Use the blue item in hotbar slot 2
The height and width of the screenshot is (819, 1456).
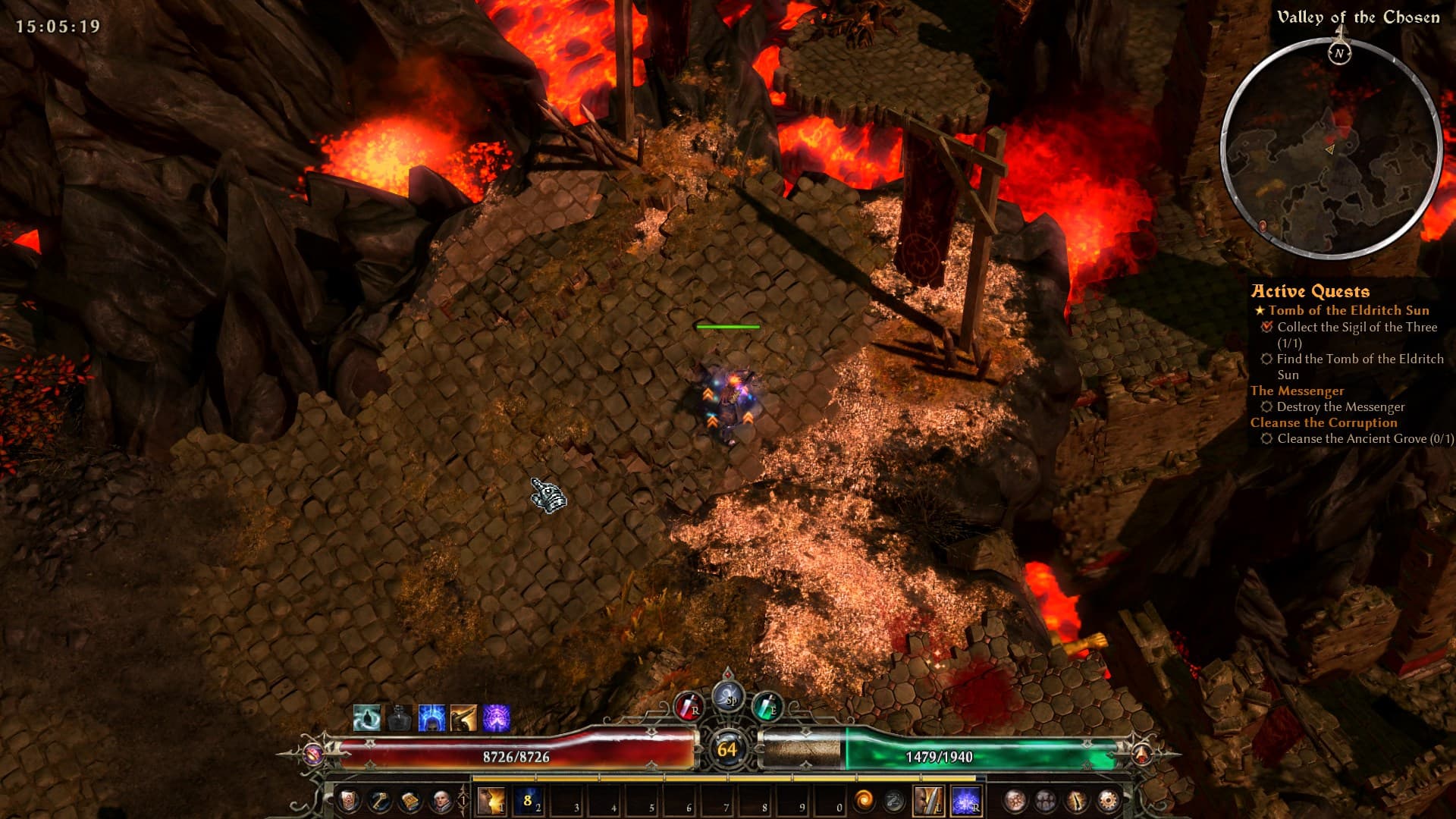(529, 800)
